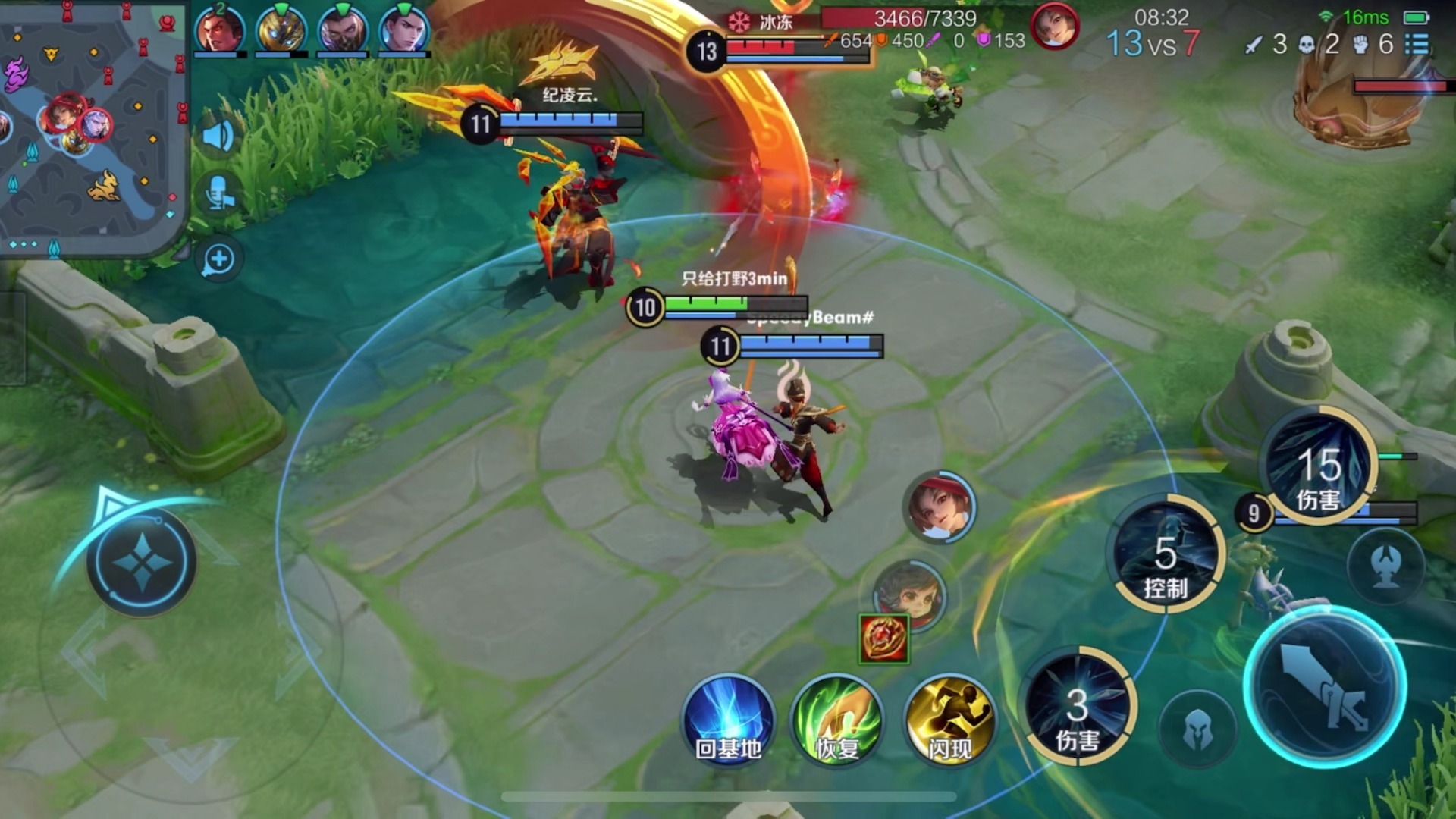
Task: Trigger the 控制 skill with cooldown 5
Action: pos(1166,555)
